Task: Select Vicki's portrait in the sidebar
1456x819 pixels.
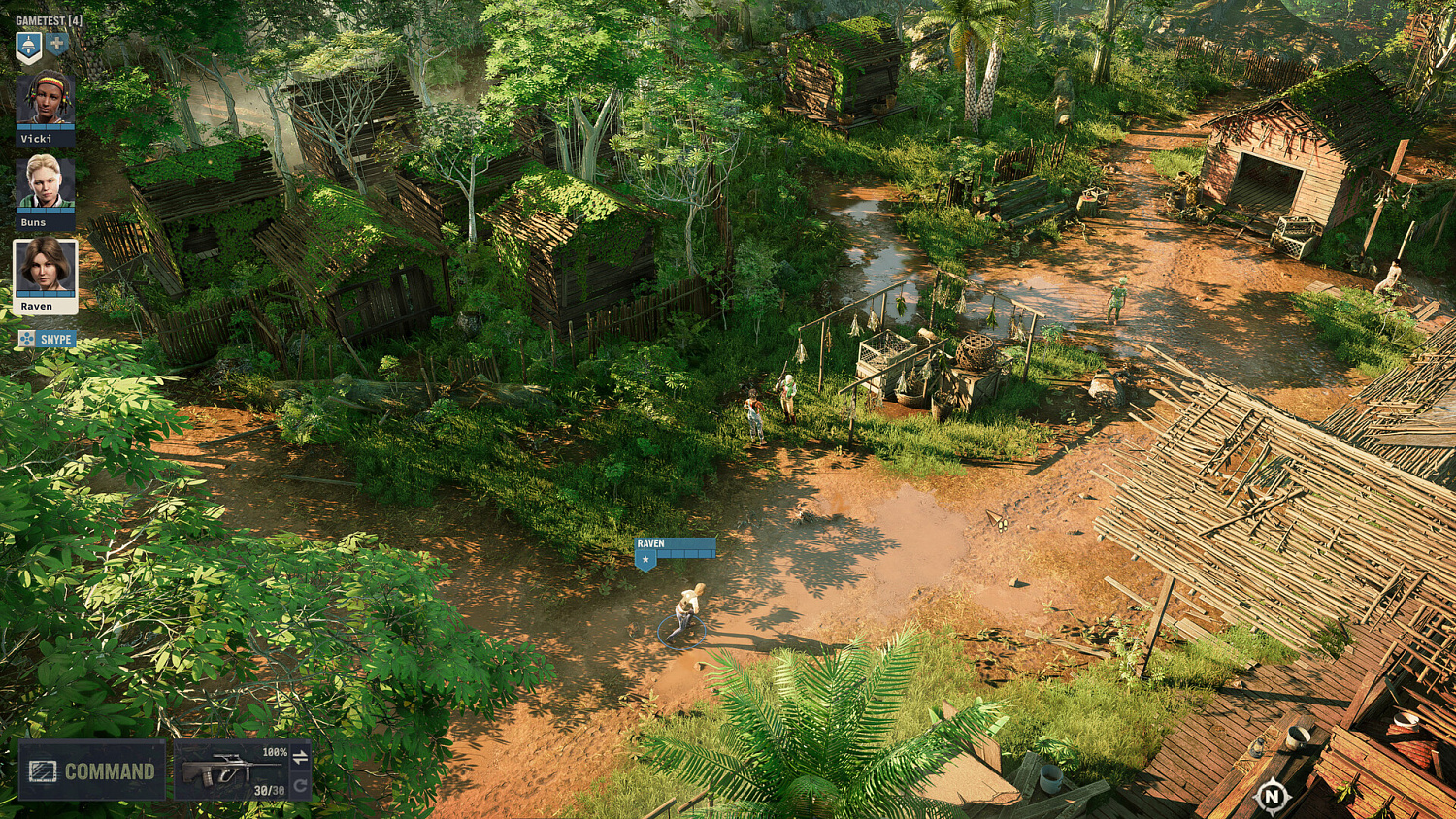Action: [x=46, y=100]
